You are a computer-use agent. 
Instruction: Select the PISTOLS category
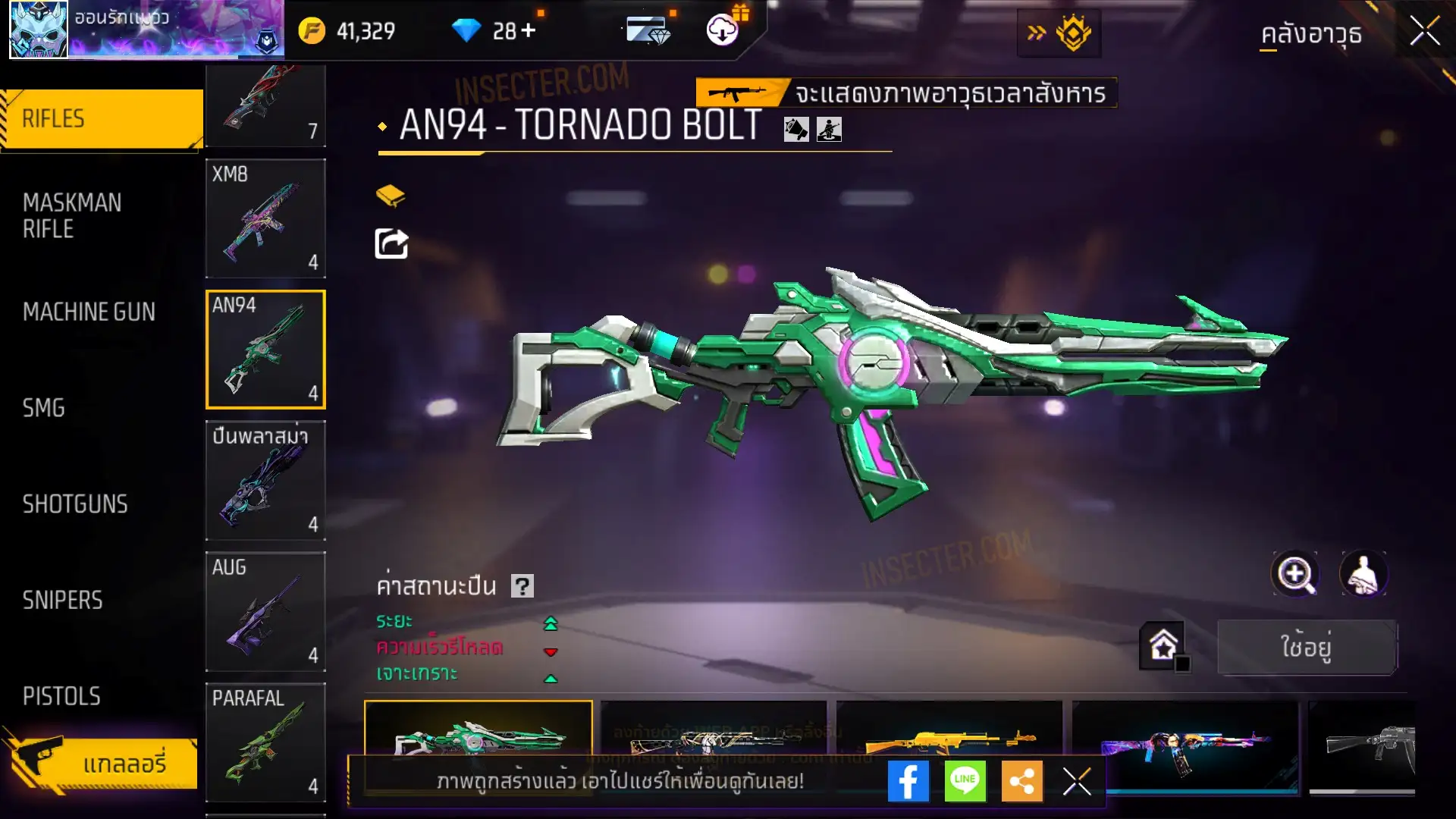tap(61, 696)
